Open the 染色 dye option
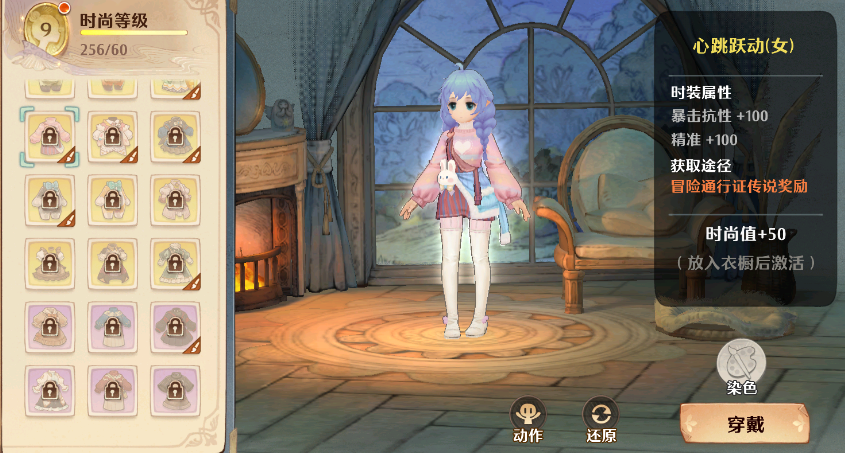Viewport: 845px width, 453px height. (x=742, y=363)
